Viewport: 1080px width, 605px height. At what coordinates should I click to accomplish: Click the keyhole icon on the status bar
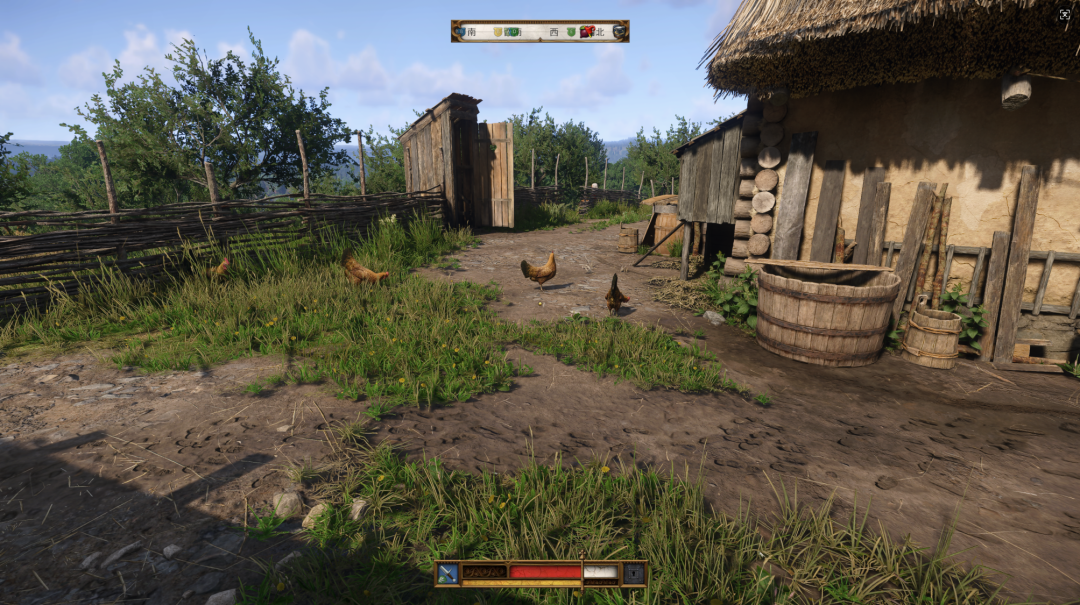tap(633, 573)
